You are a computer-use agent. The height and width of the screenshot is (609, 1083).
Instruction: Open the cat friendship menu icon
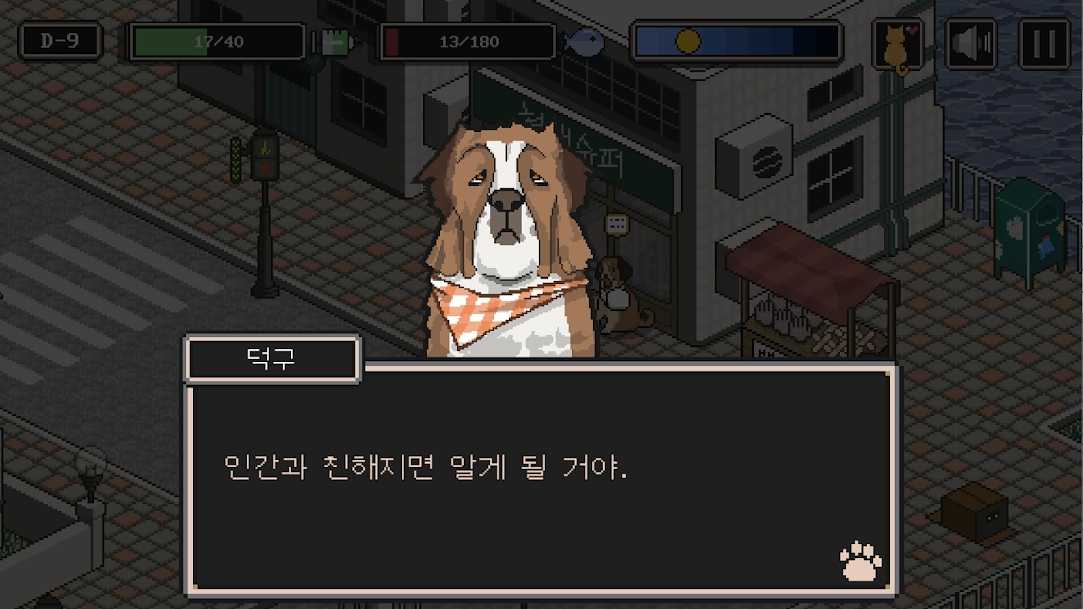coord(897,45)
